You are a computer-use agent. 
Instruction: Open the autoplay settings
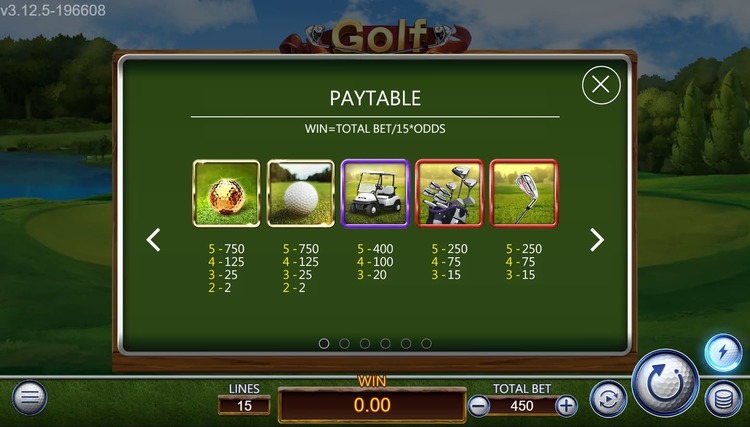[607, 399]
